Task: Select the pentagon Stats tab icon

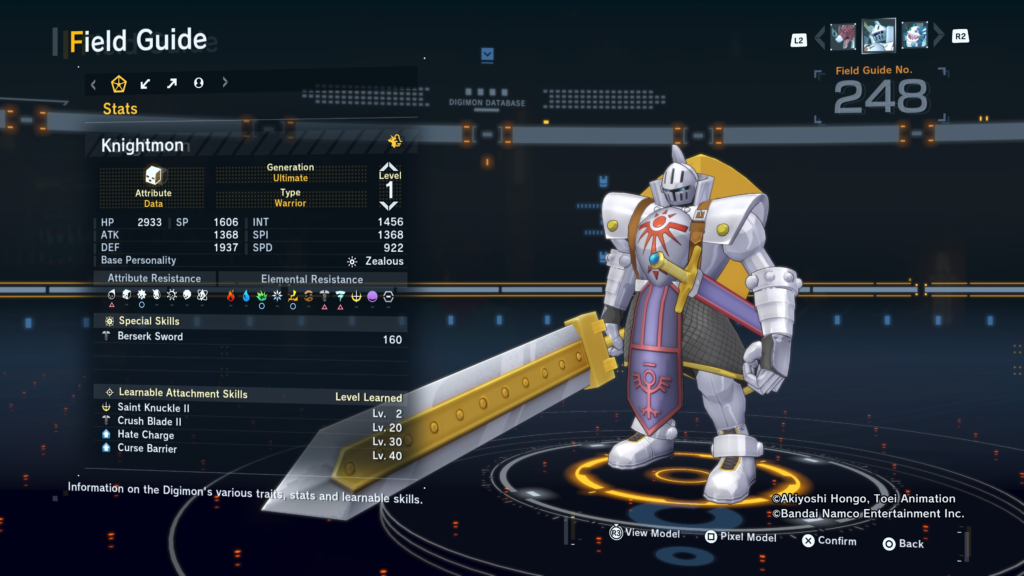Action: 119,83
